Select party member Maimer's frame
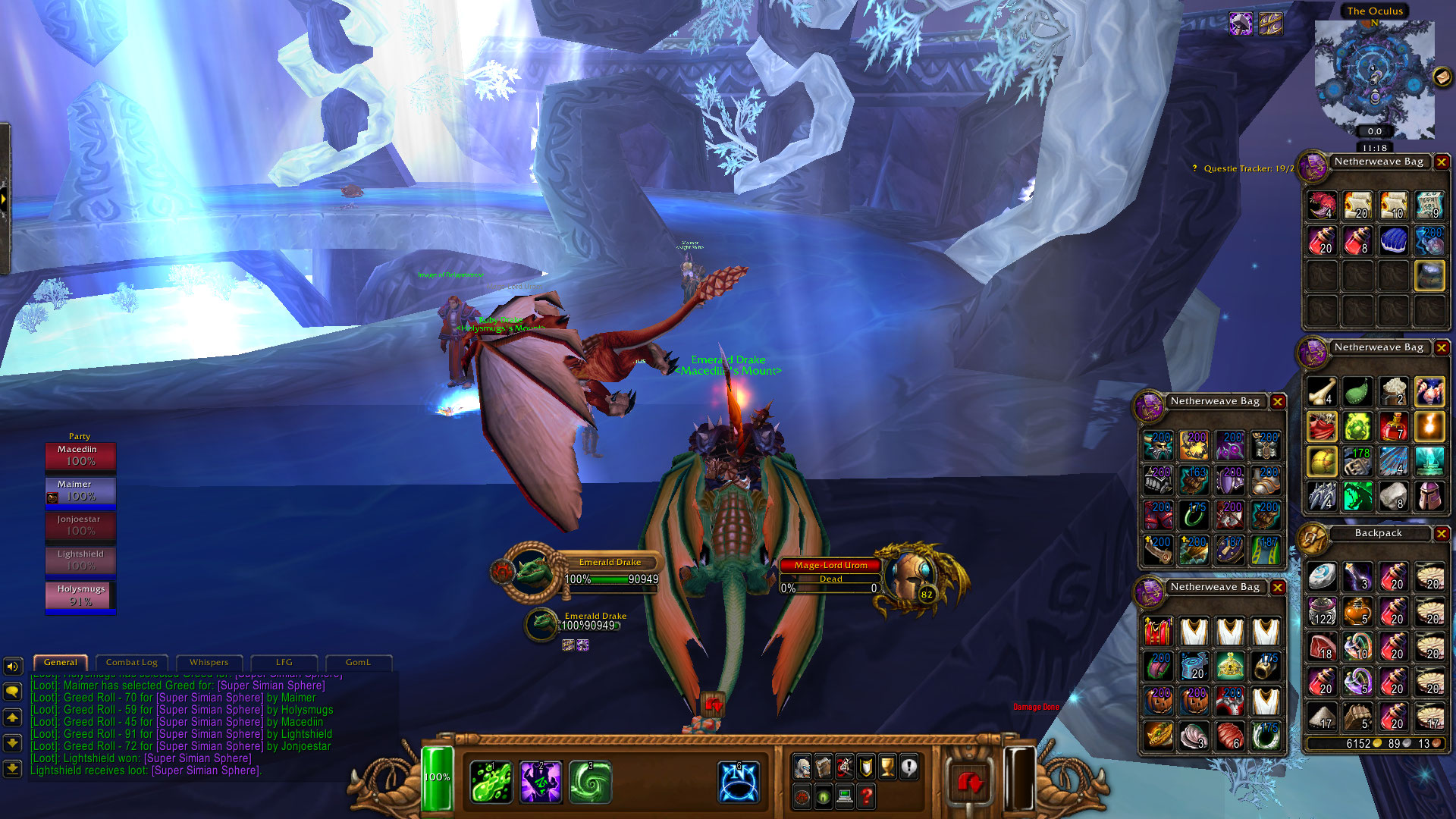Screen dimensions: 1456x819 click(80, 491)
